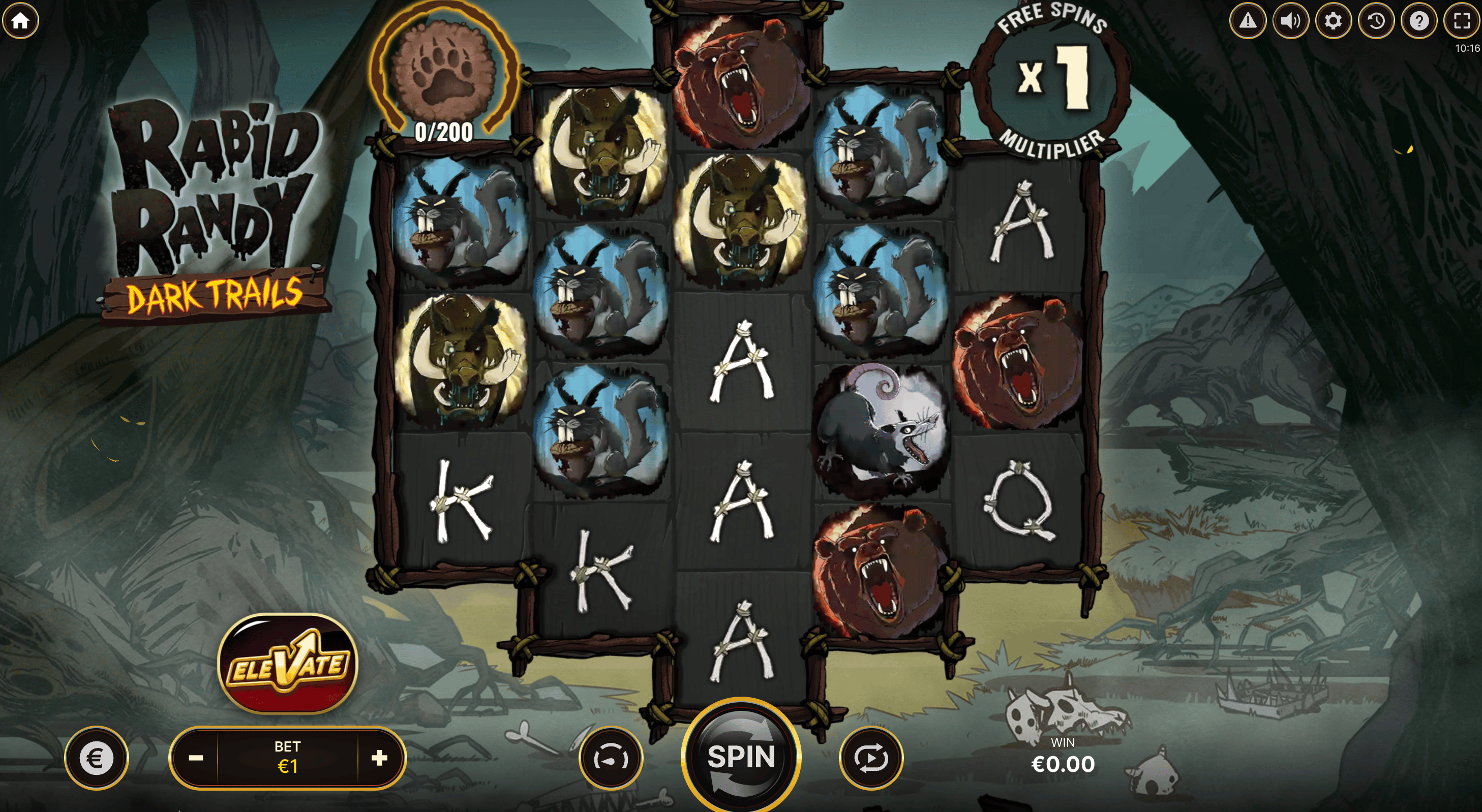The image size is (1482, 812).
Task: Go to the home screen
Action: [x=21, y=21]
